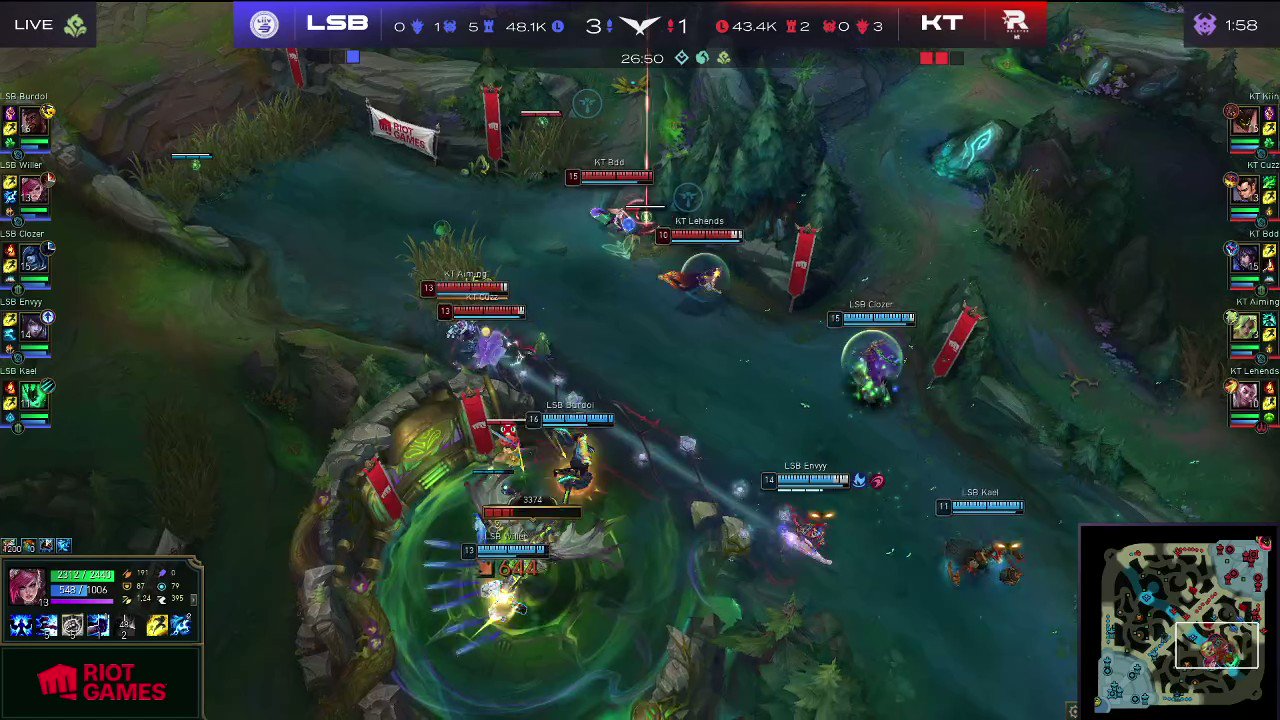
Task: Click Vi's ultimate ability icon in the HUD
Action: (97, 625)
